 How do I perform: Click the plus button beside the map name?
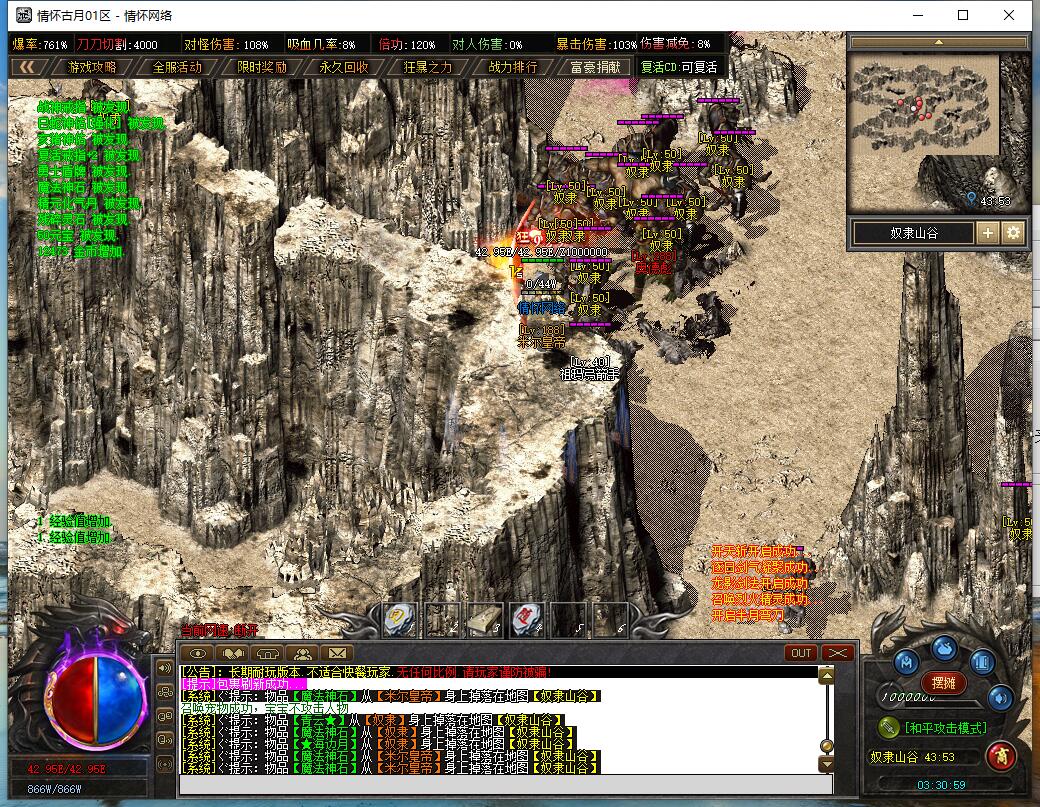click(x=987, y=233)
